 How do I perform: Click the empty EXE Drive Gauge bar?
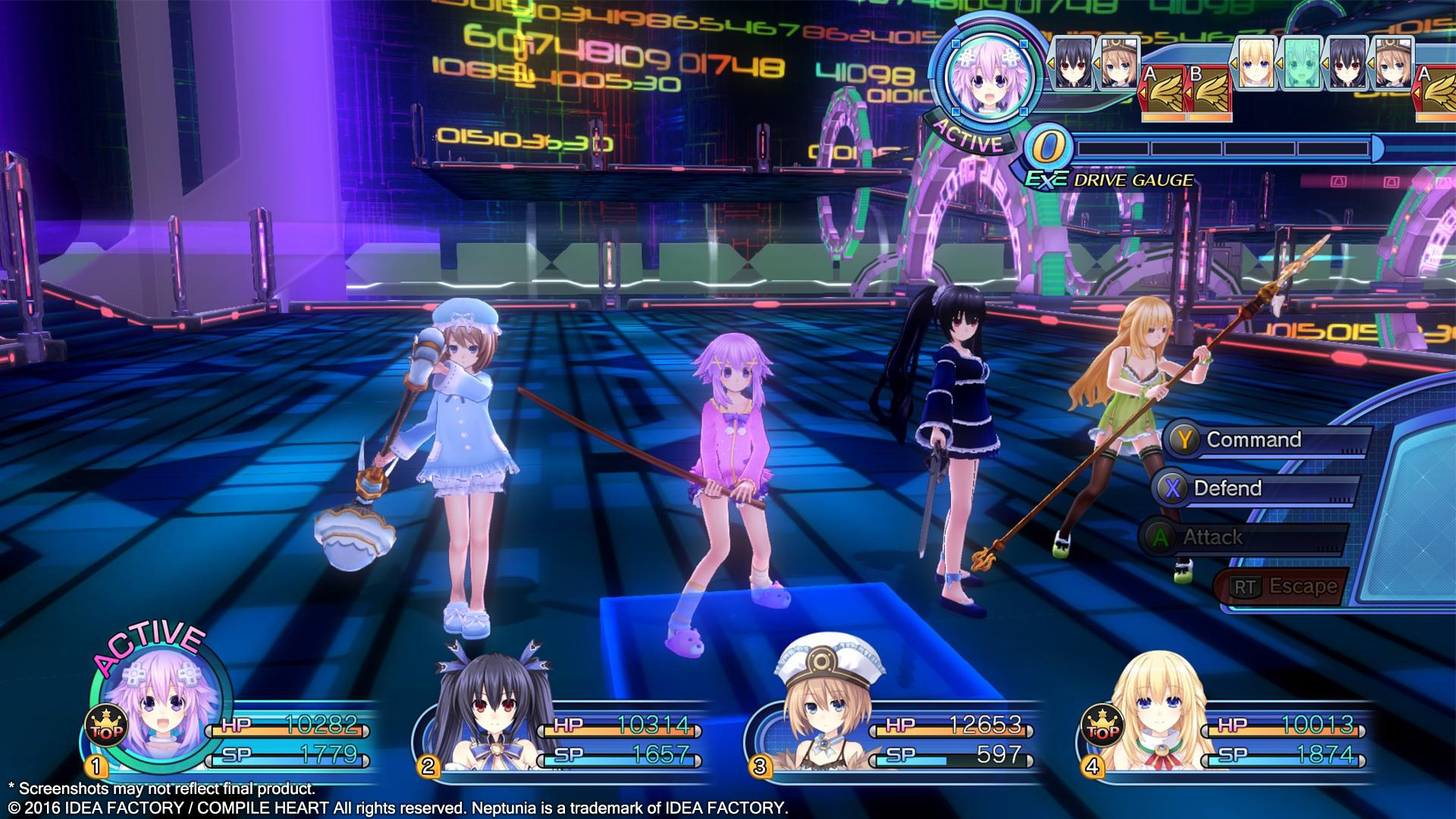[1228, 149]
